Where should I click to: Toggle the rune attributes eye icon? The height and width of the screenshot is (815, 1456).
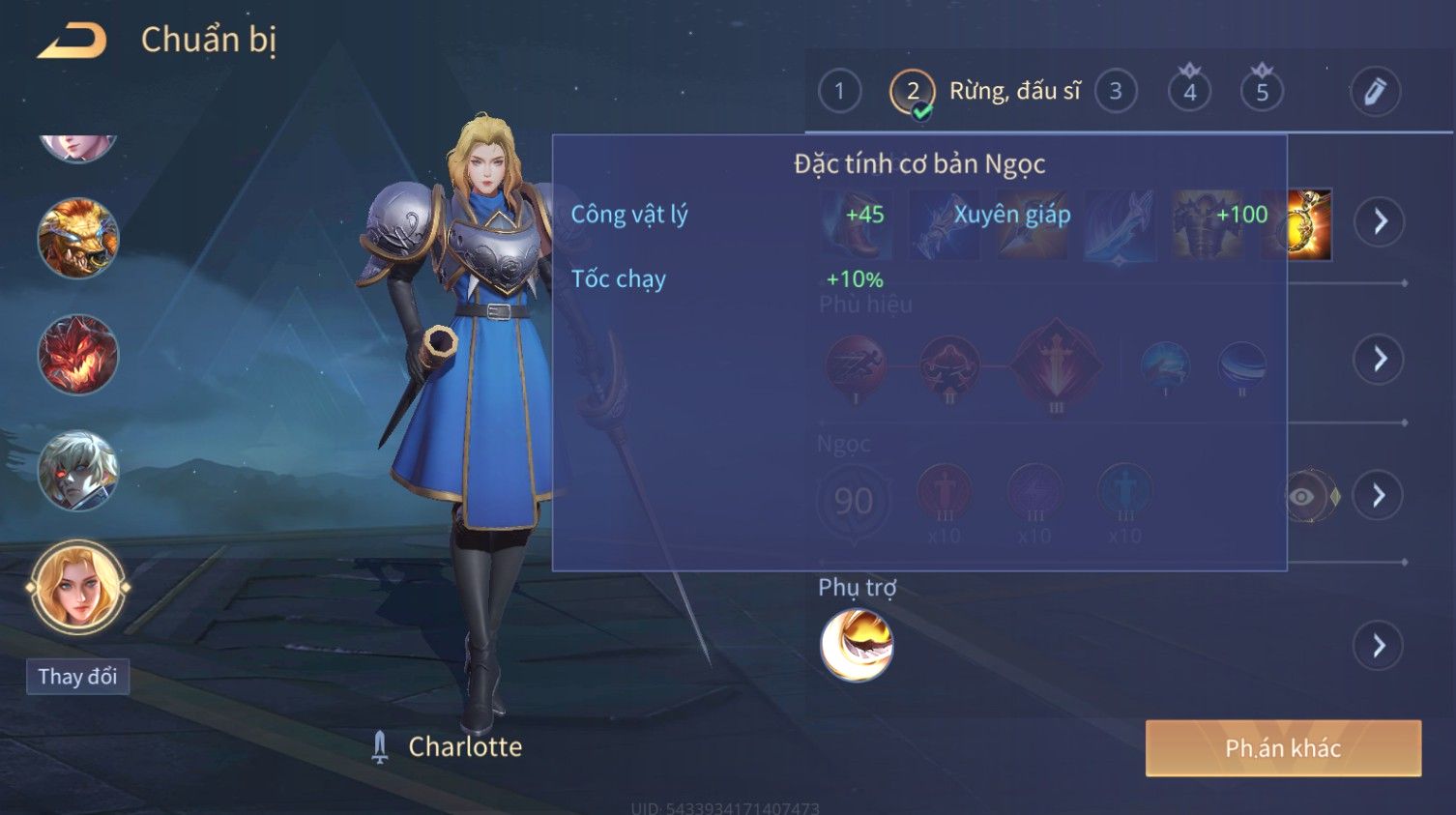point(1302,496)
